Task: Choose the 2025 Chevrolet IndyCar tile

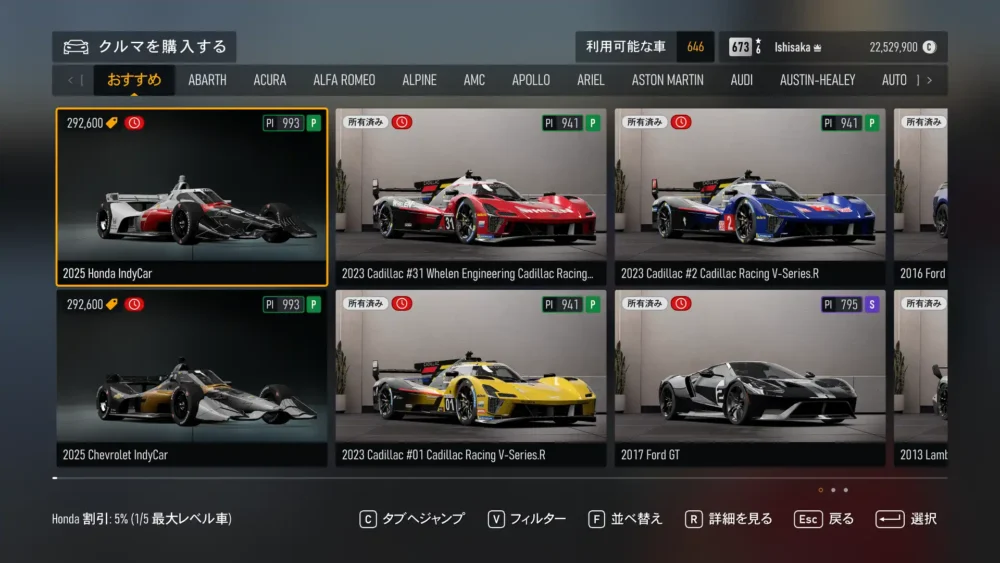Action: [191, 378]
